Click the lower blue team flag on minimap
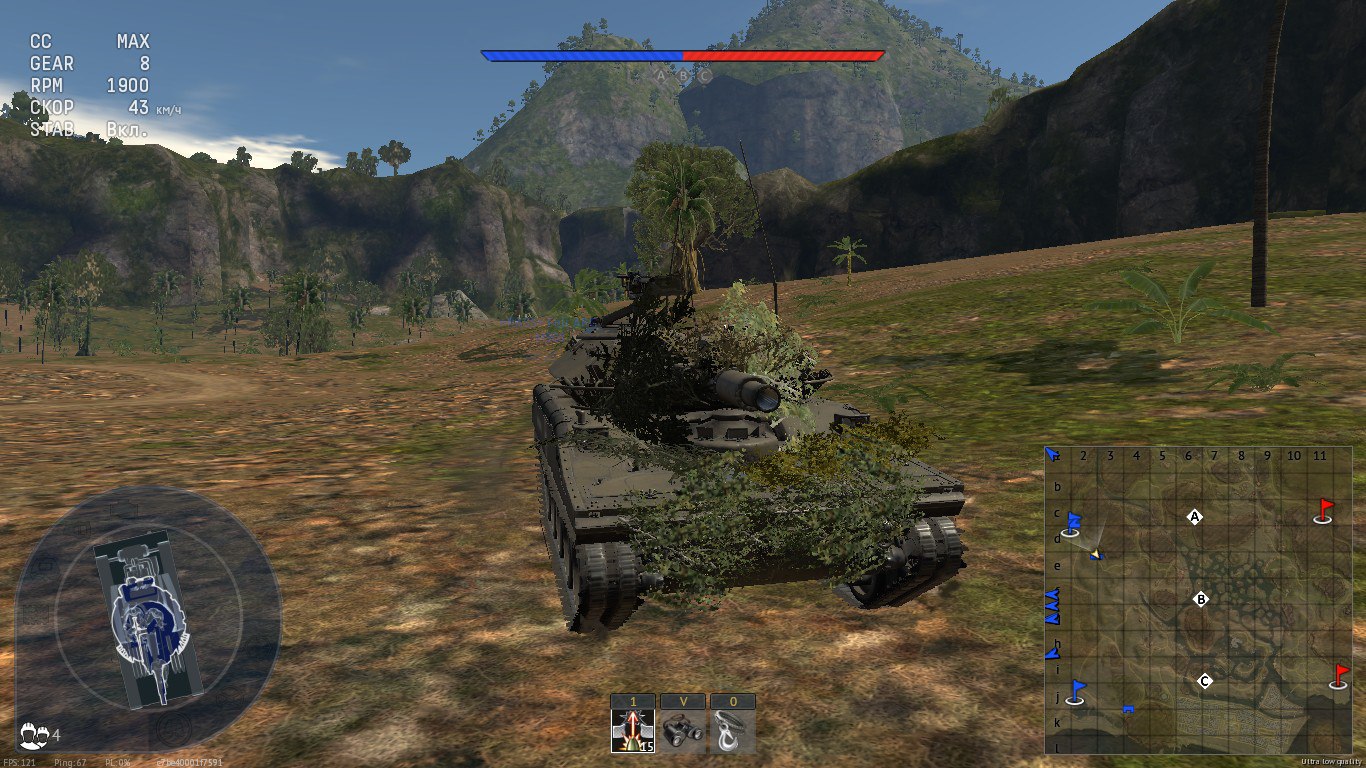Screen dimensions: 1366x768 [1076, 691]
